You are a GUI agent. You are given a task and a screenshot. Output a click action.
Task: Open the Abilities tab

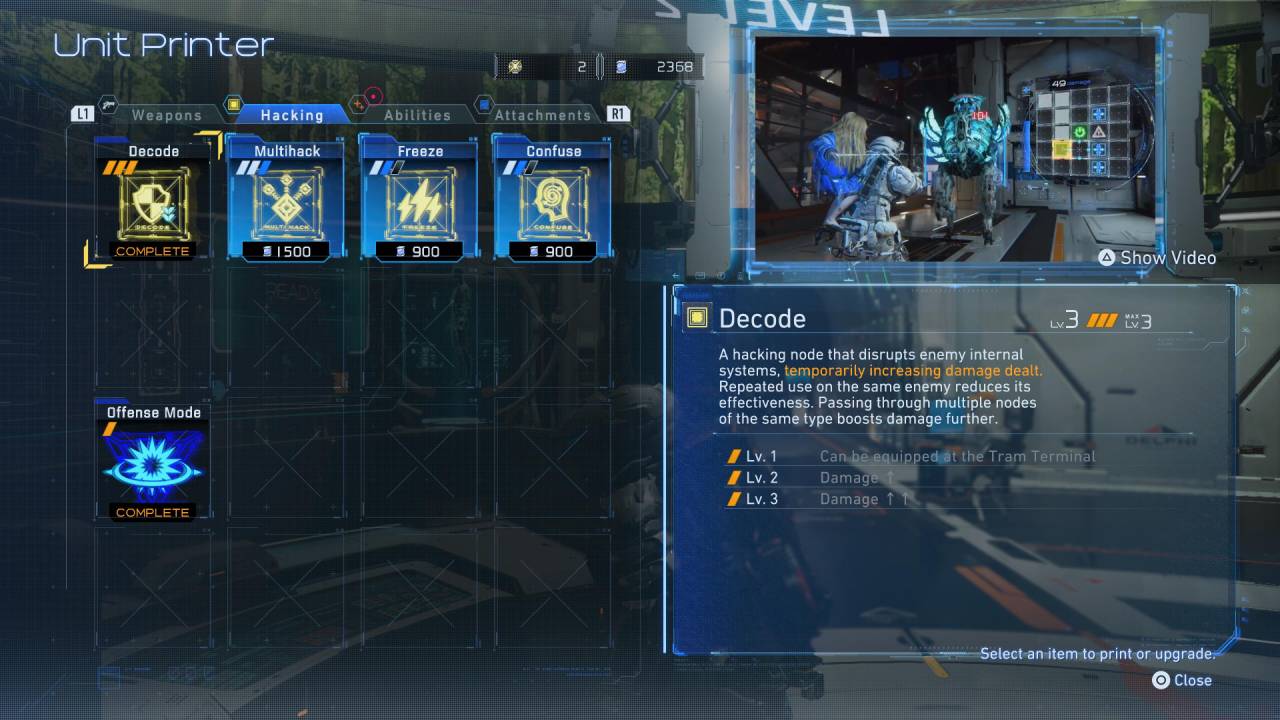click(416, 114)
